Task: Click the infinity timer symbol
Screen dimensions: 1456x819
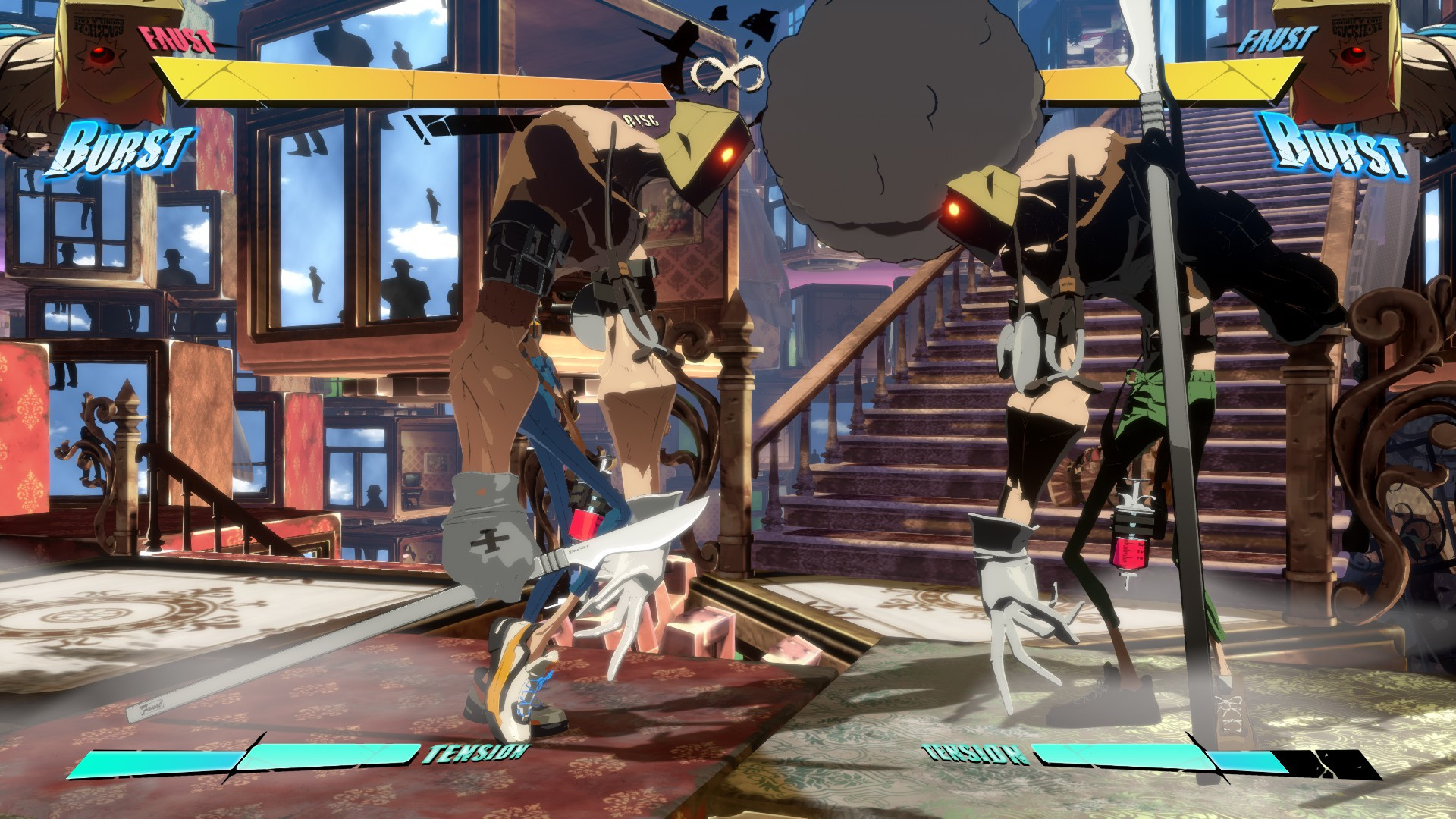Action: (x=728, y=72)
